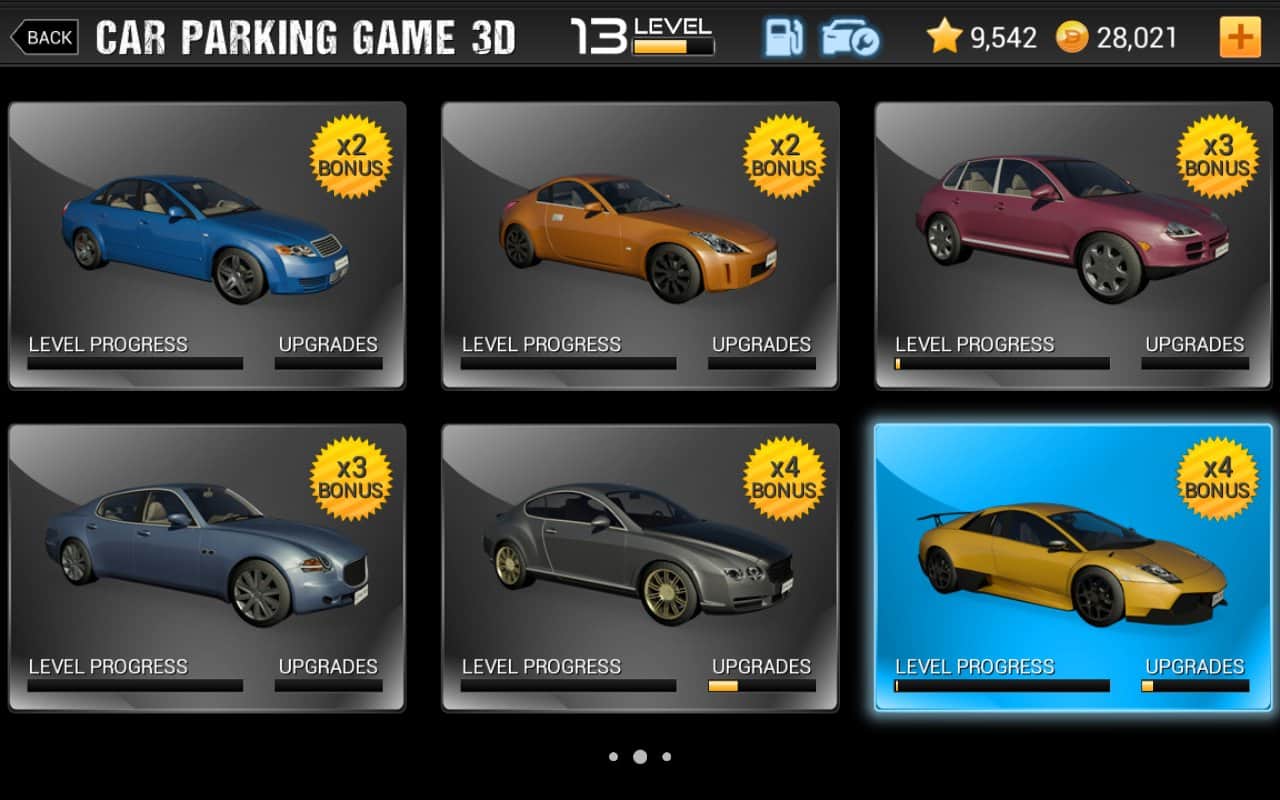
Task: Open the car service wrench icon
Action: (850, 38)
